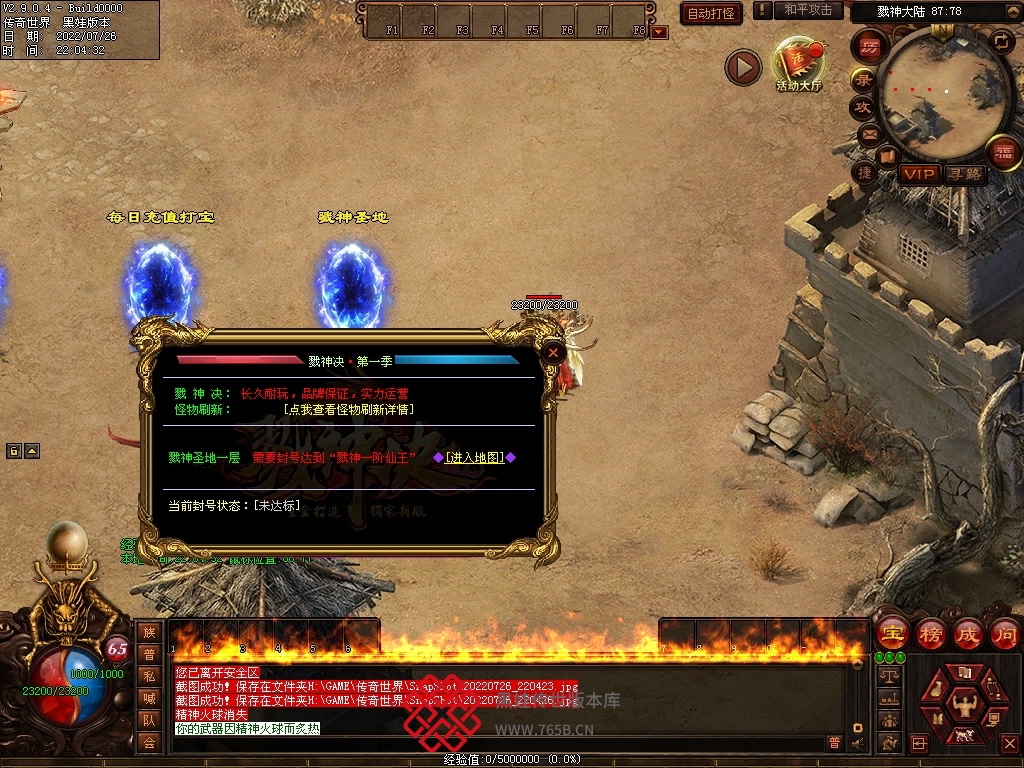Image resolution: width=1024 pixels, height=768 pixels.
Task: Click the 进入地图 link
Action: [474, 457]
